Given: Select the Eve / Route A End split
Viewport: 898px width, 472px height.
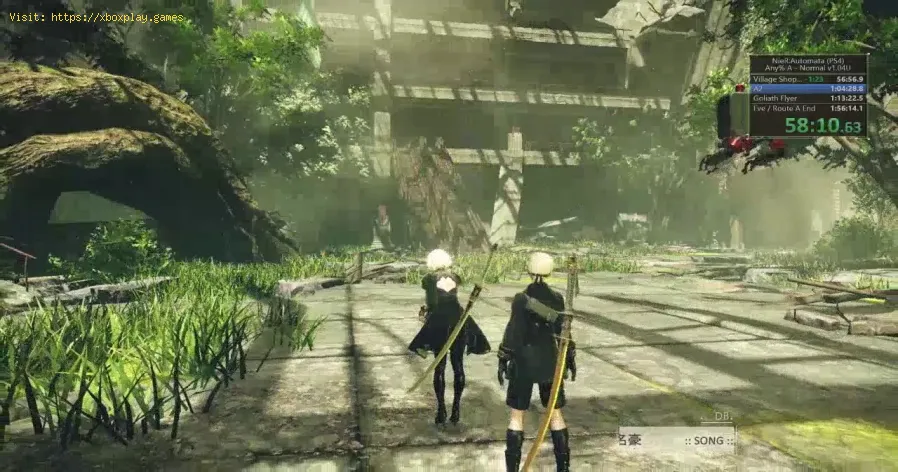Looking at the screenshot, I should [808, 109].
